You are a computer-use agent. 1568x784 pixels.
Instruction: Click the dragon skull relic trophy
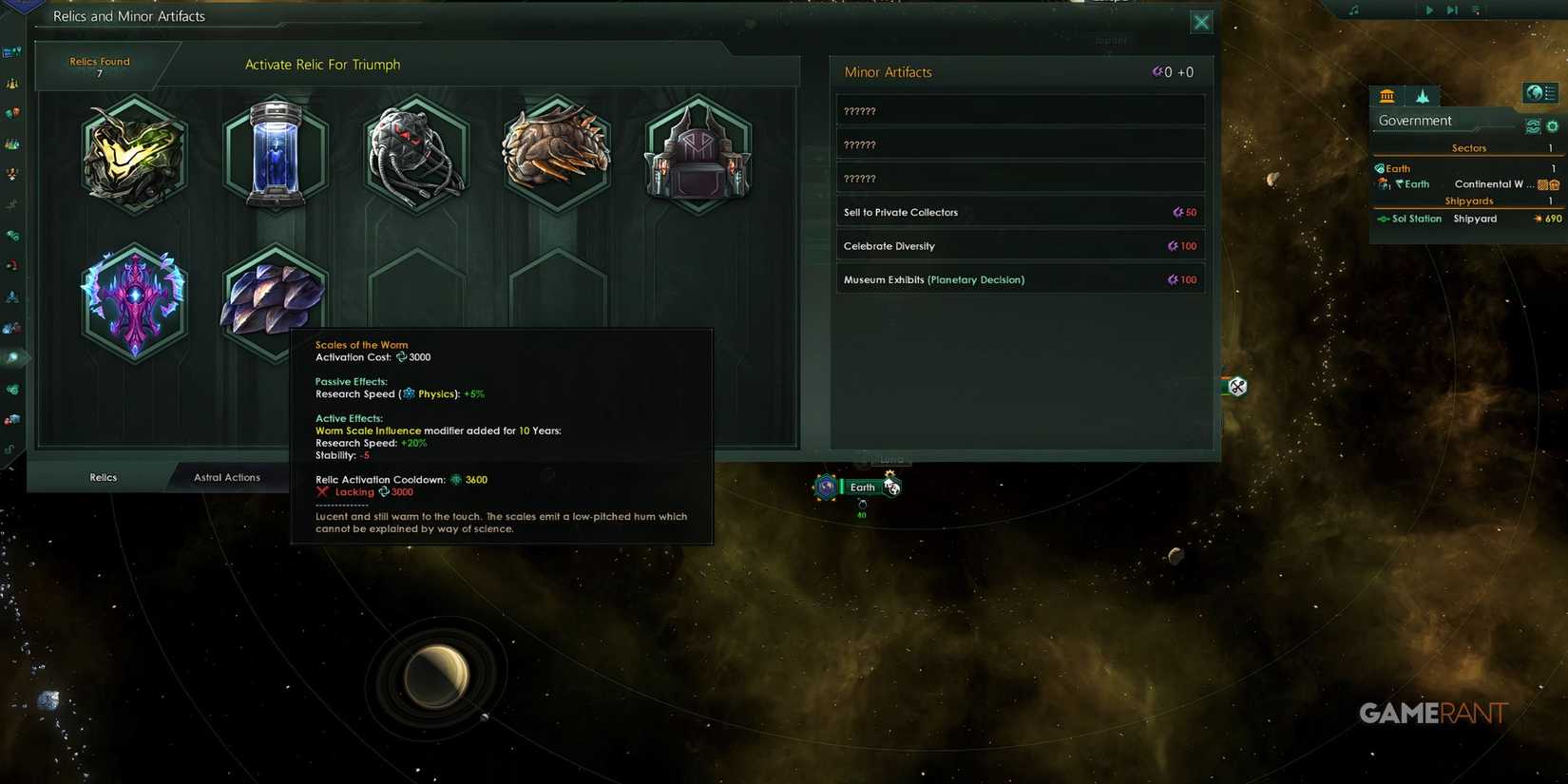point(556,155)
